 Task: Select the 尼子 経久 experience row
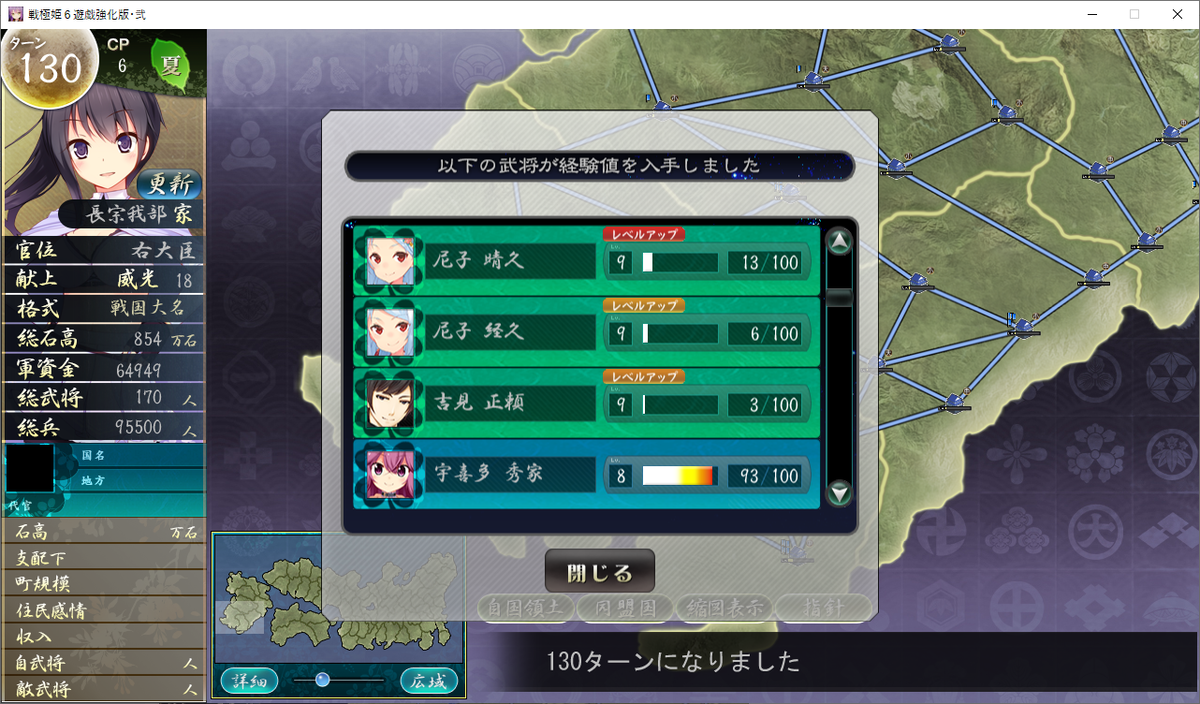coord(586,333)
